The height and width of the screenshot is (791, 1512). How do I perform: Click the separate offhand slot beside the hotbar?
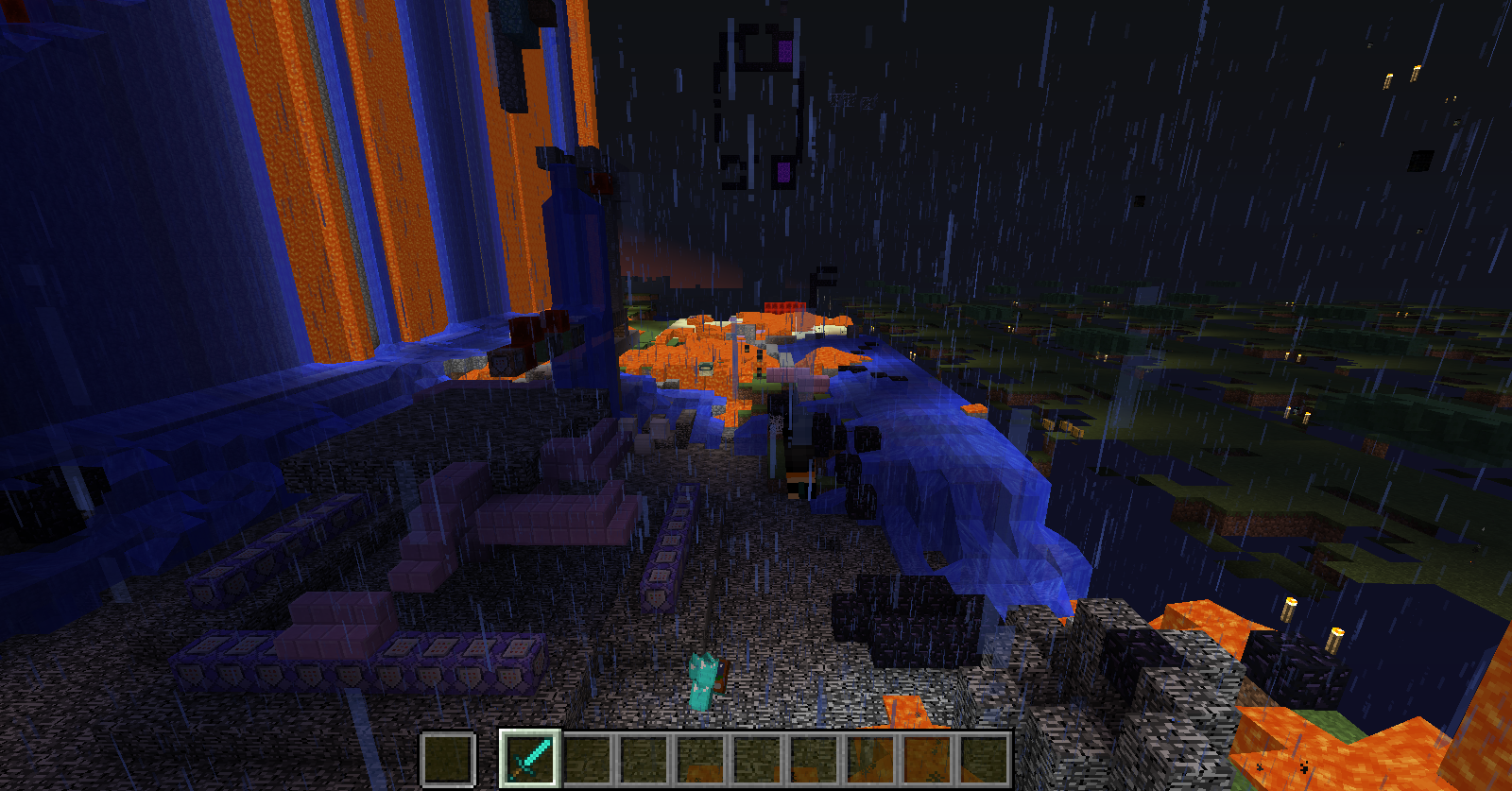[x=447, y=758]
